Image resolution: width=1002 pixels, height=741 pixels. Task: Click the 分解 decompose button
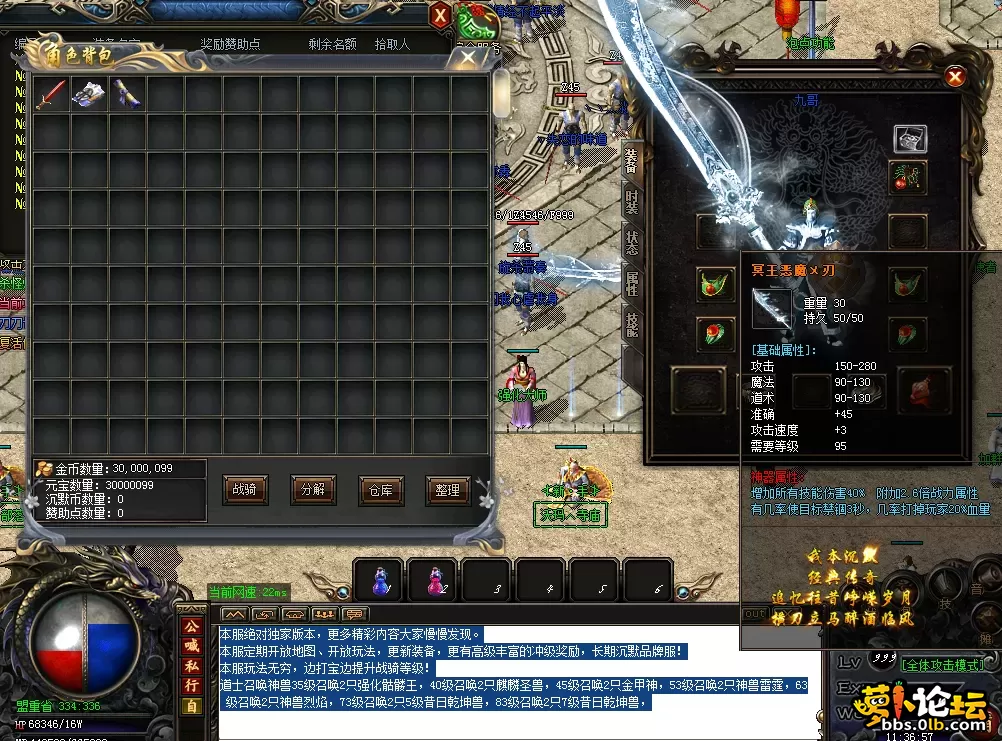coord(312,490)
